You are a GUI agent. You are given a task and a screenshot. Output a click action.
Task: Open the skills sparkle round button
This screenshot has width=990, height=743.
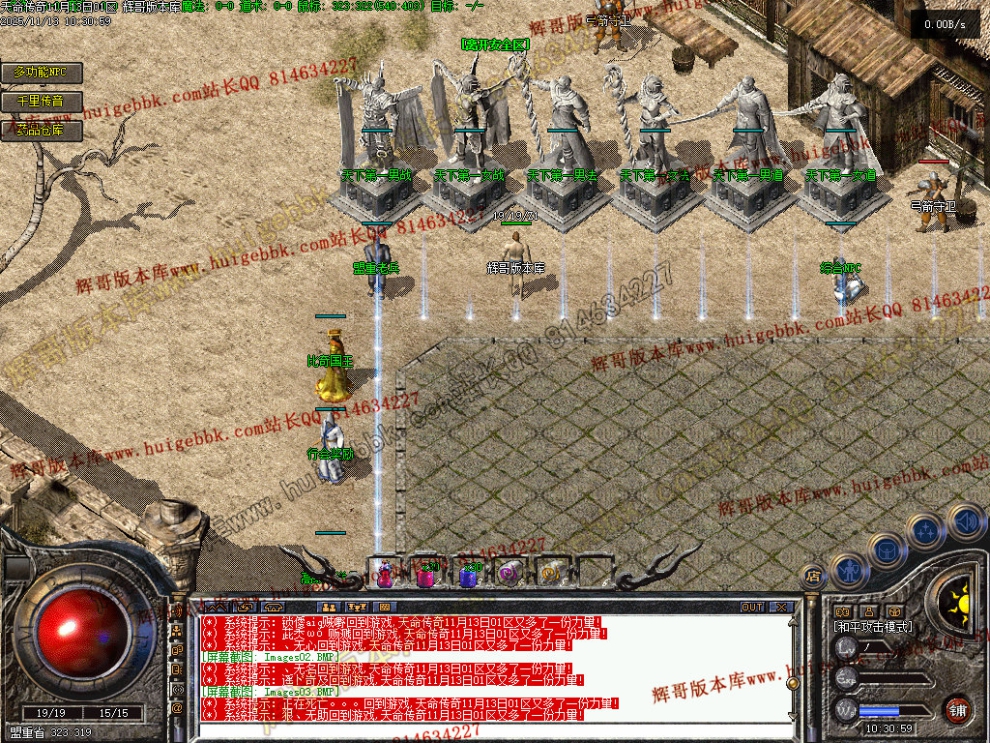926,530
